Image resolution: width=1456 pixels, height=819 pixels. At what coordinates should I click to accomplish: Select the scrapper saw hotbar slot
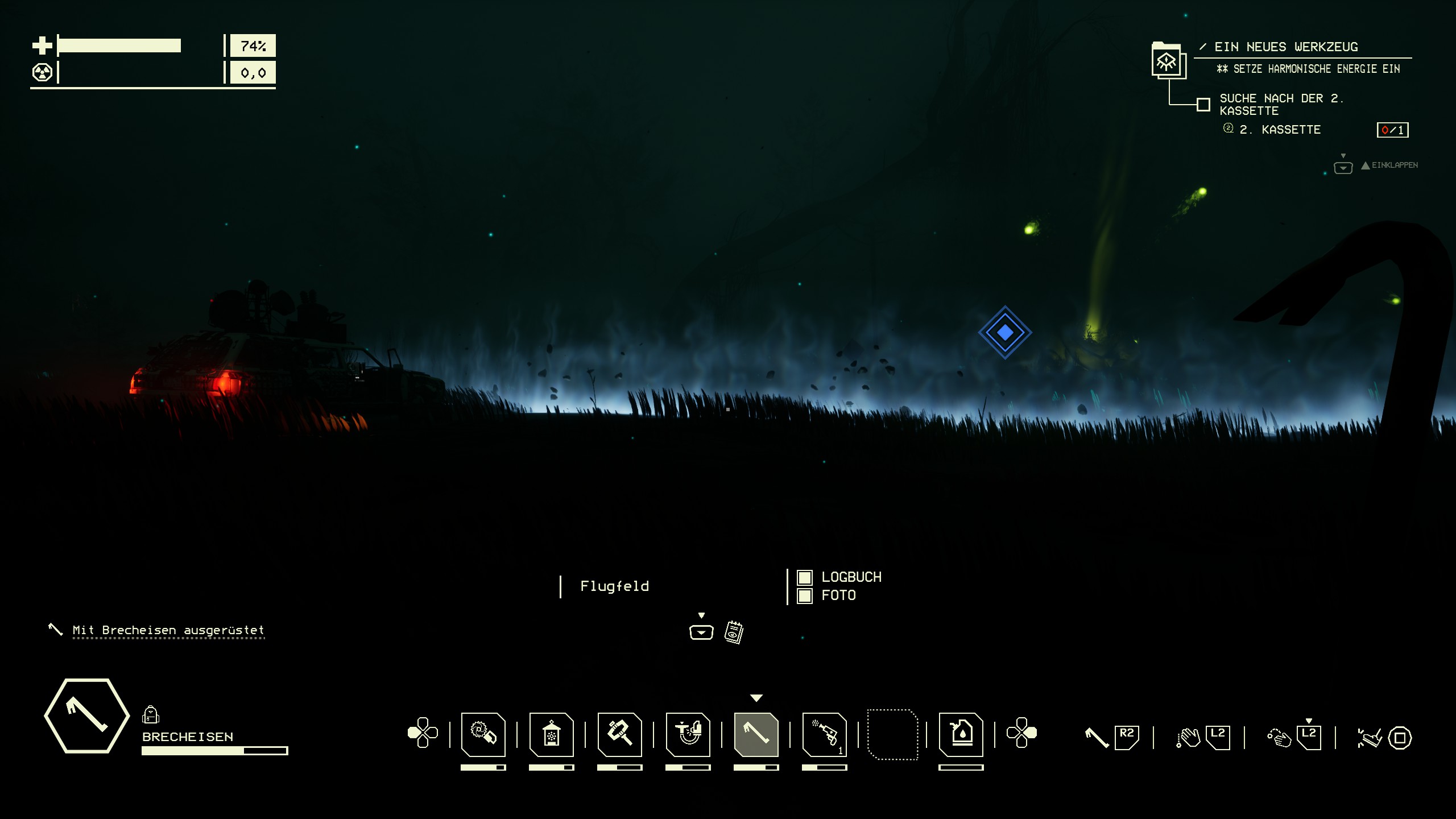[x=483, y=734]
